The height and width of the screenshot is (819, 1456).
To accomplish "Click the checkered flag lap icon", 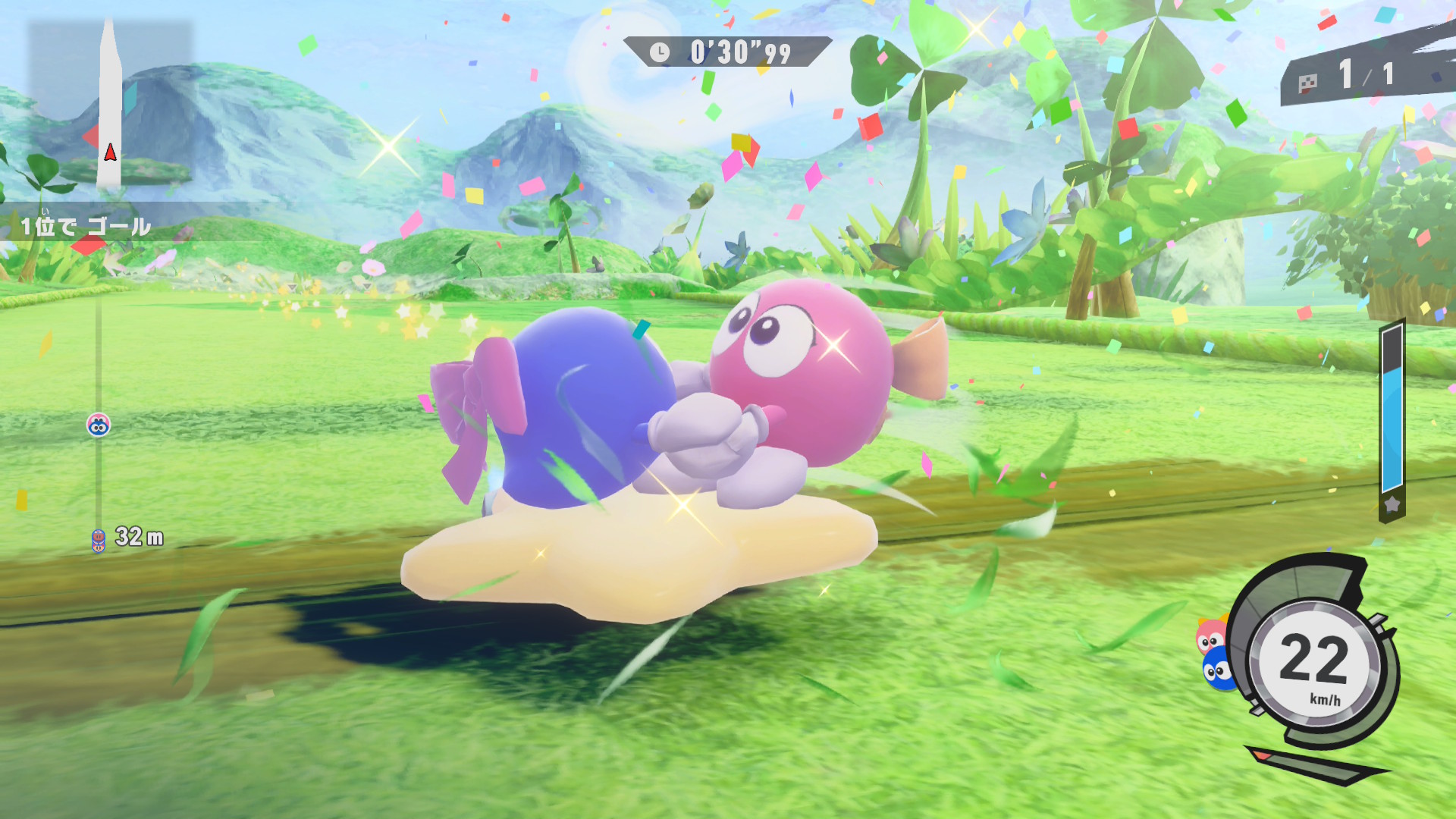I will pyautogui.click(x=1308, y=83).
